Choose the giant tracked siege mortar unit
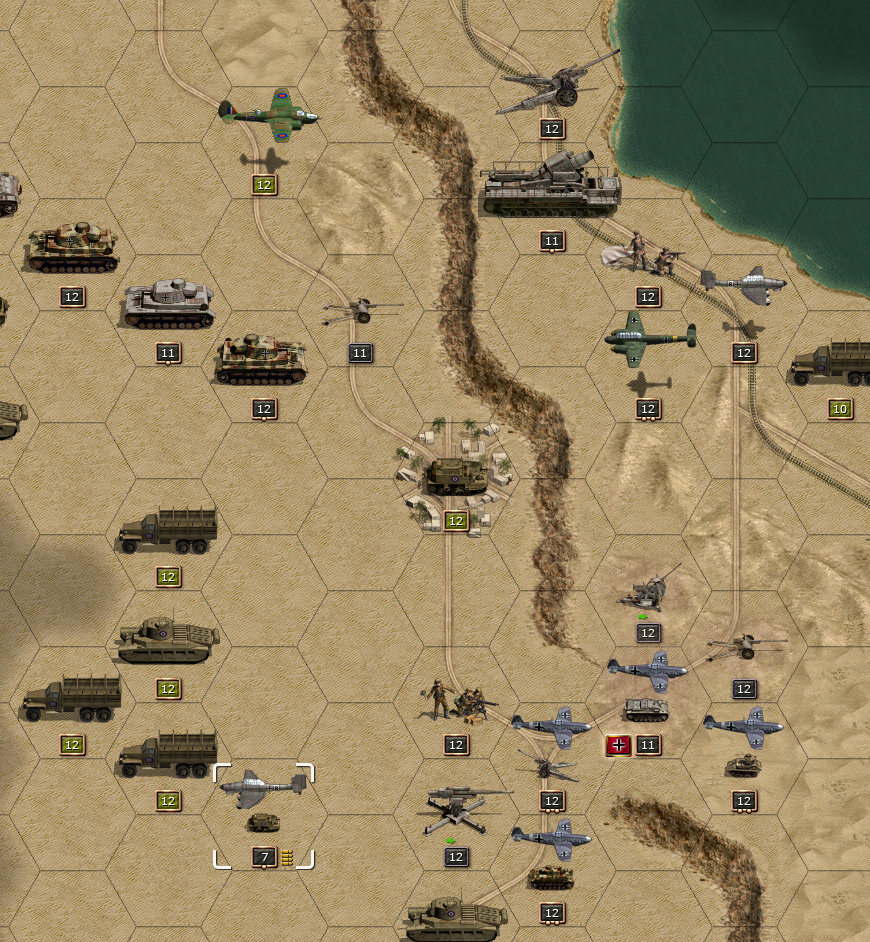 [x=551, y=186]
